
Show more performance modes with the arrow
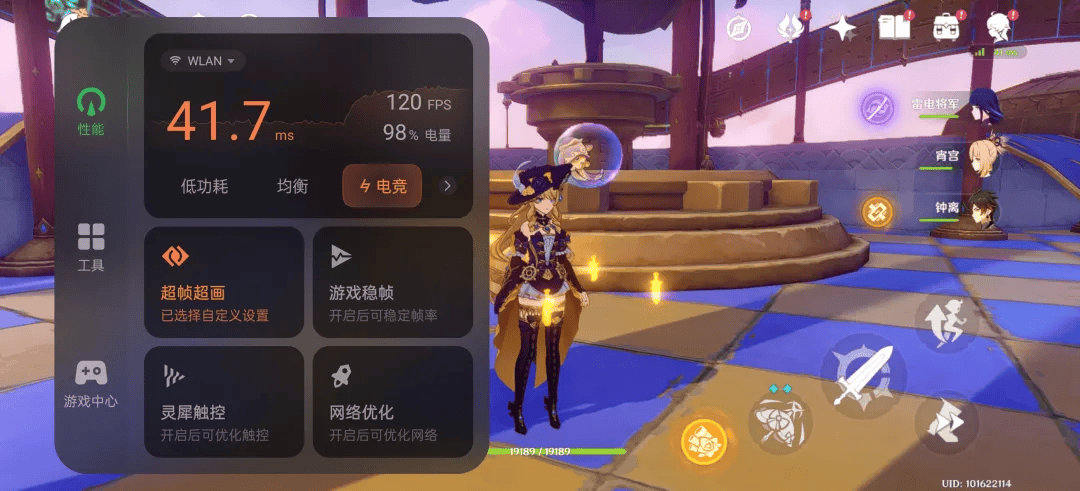[x=448, y=185]
